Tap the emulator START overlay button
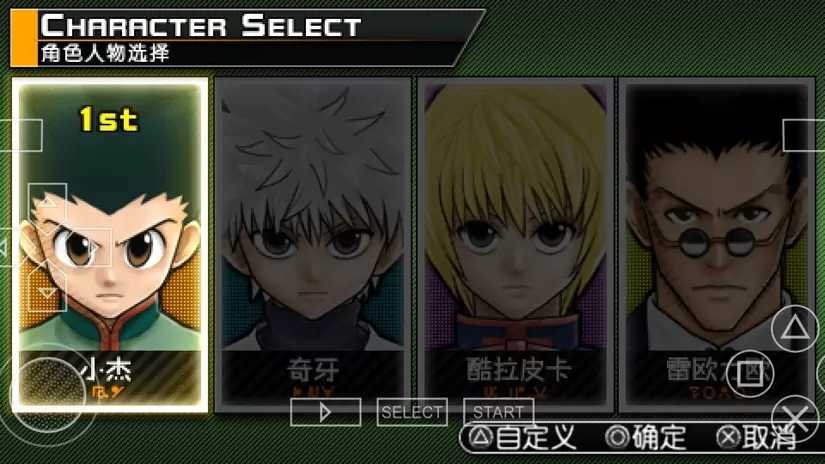 [x=498, y=412]
